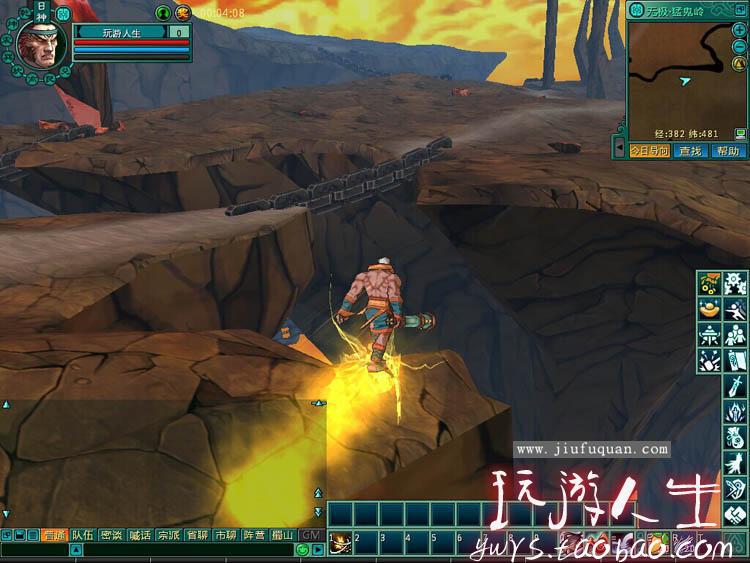
Task: Open the gold ingot icon in the side menu
Action: point(711,309)
